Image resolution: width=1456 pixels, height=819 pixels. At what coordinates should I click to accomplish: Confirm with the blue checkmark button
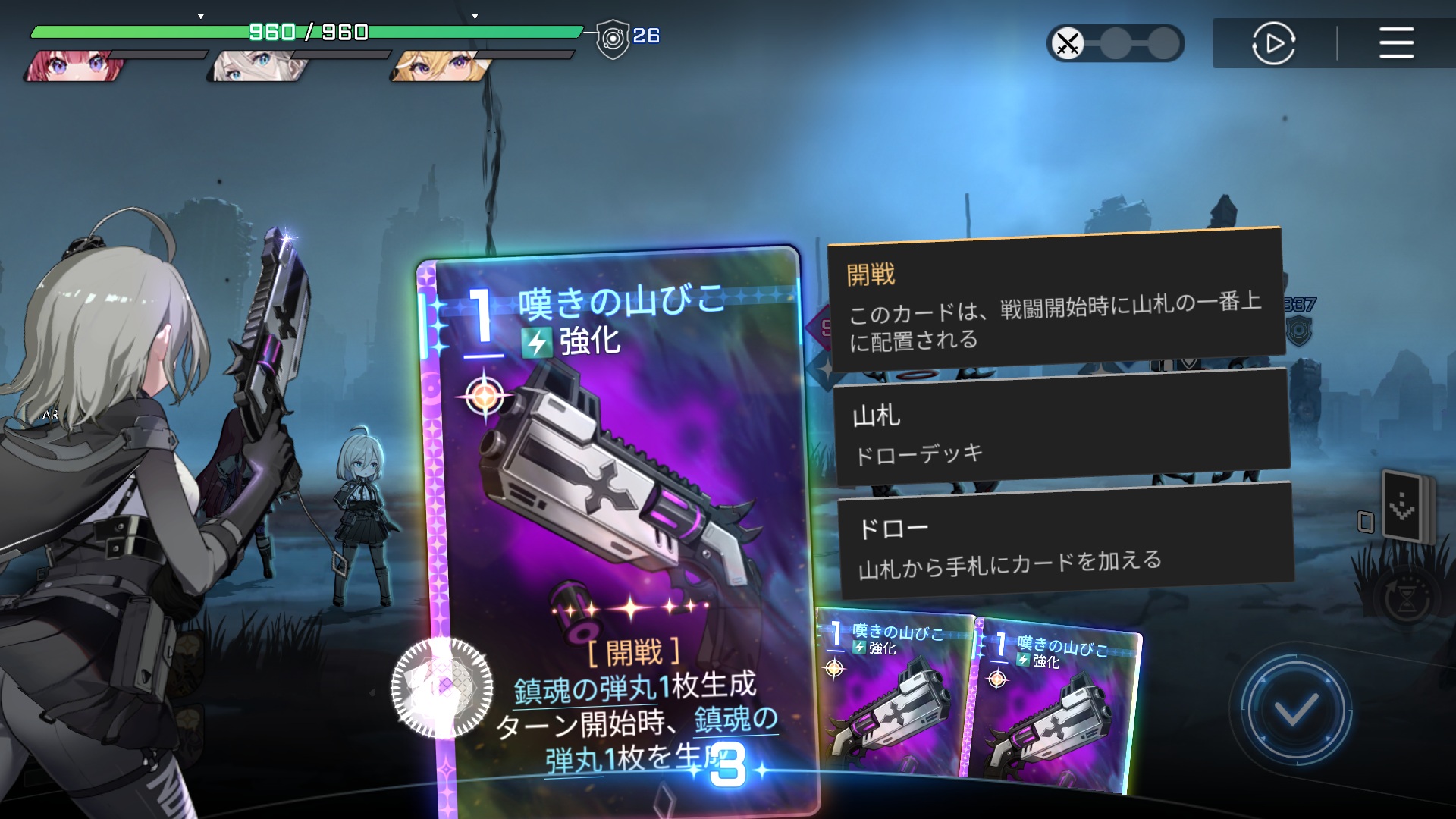pos(1294,711)
